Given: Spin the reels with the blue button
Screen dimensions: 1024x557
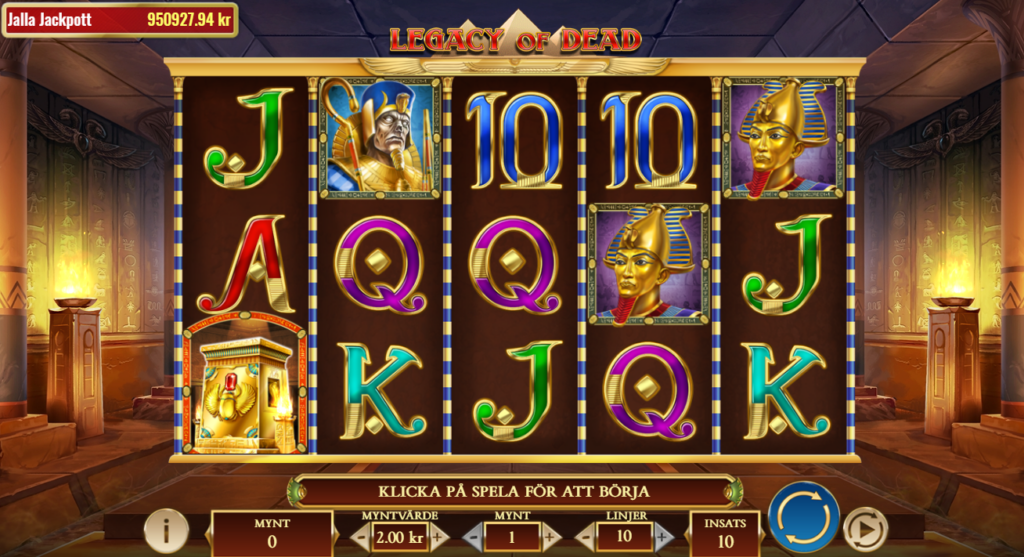Looking at the screenshot, I should (x=804, y=517).
